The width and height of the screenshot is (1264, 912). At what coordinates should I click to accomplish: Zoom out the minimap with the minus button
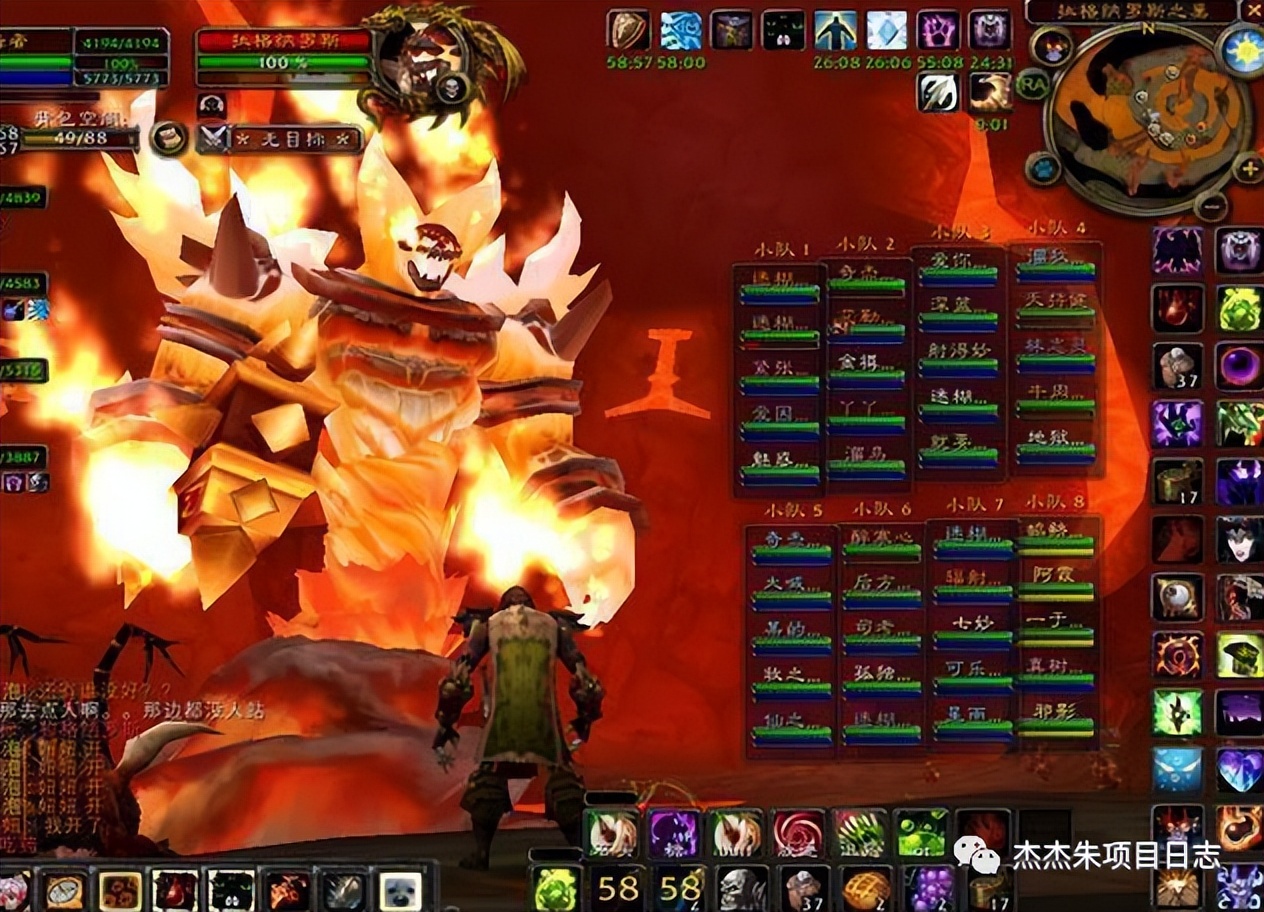[x=1210, y=206]
